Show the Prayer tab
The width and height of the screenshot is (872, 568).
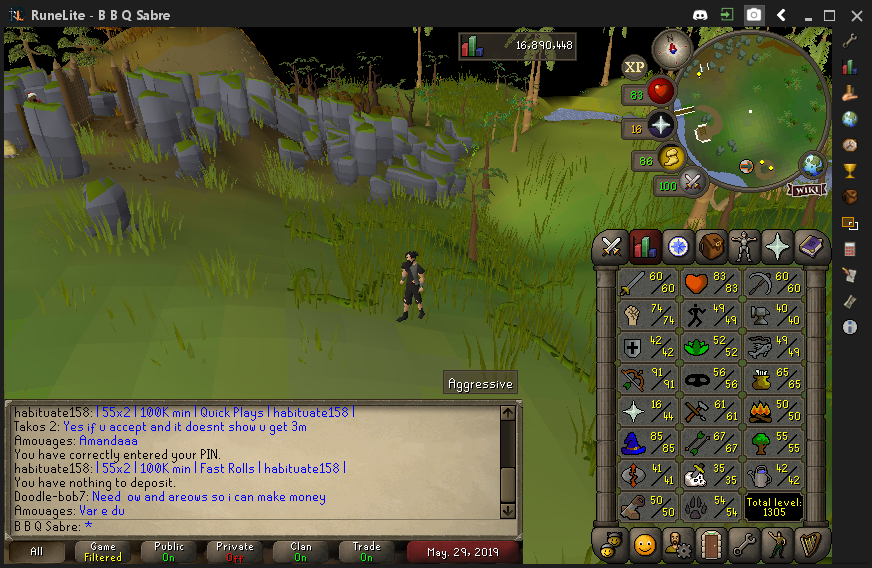click(x=776, y=246)
